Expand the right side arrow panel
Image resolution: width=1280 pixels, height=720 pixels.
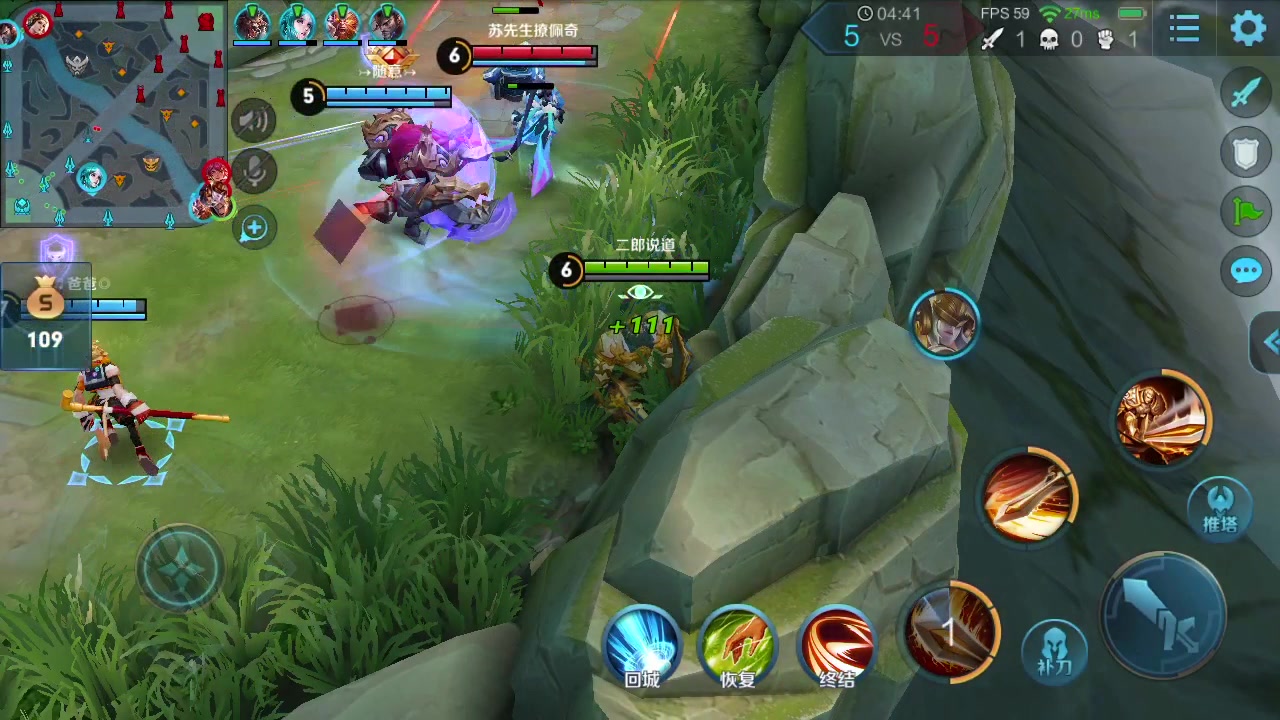pos(1268,343)
